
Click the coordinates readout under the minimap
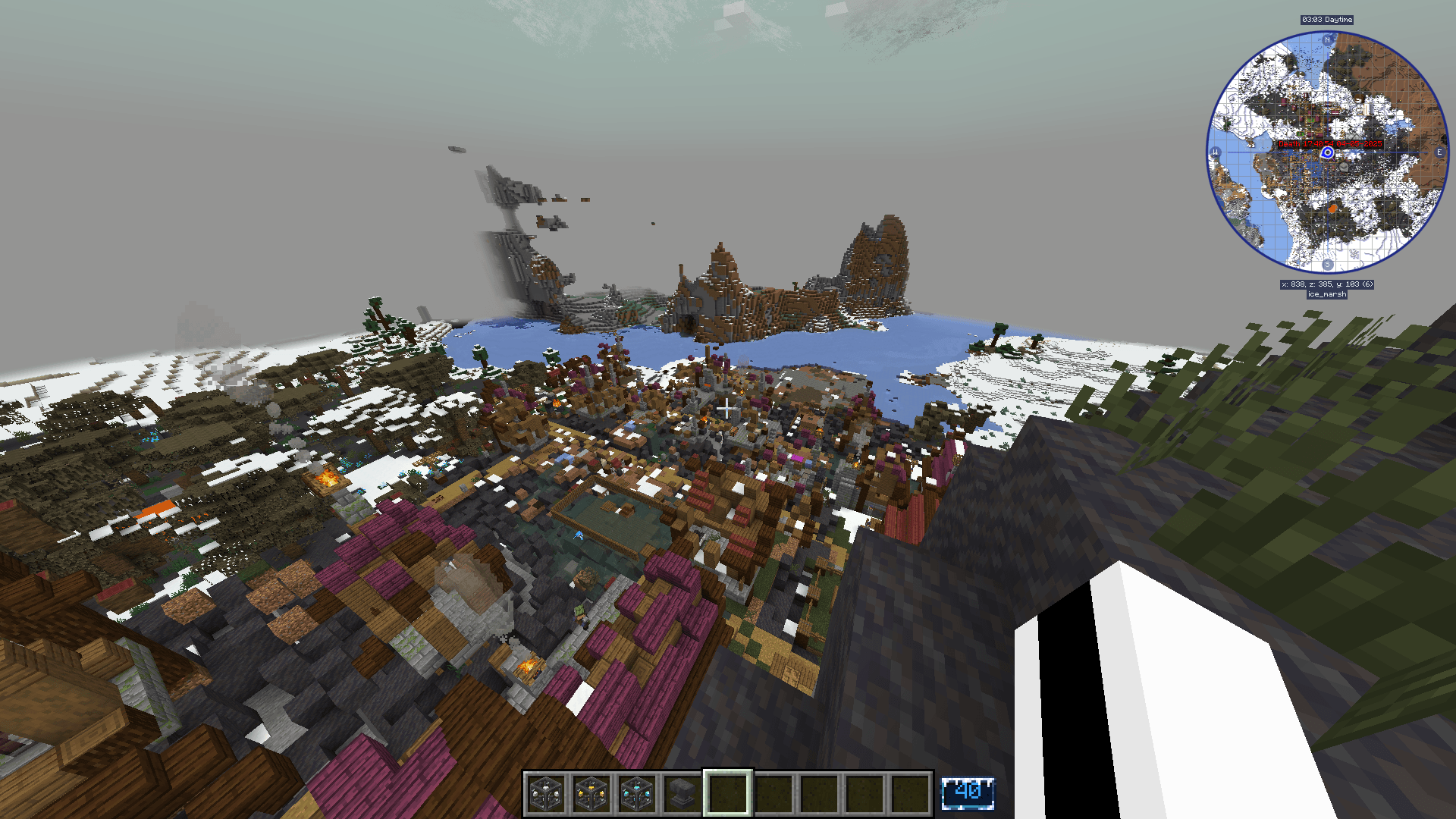[1327, 284]
